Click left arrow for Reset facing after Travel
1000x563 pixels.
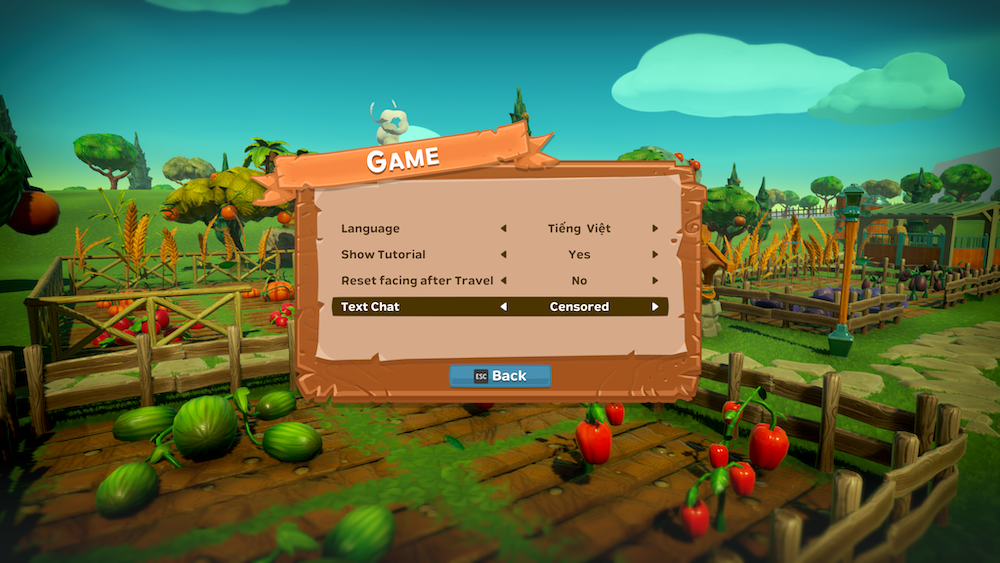pyautogui.click(x=503, y=281)
